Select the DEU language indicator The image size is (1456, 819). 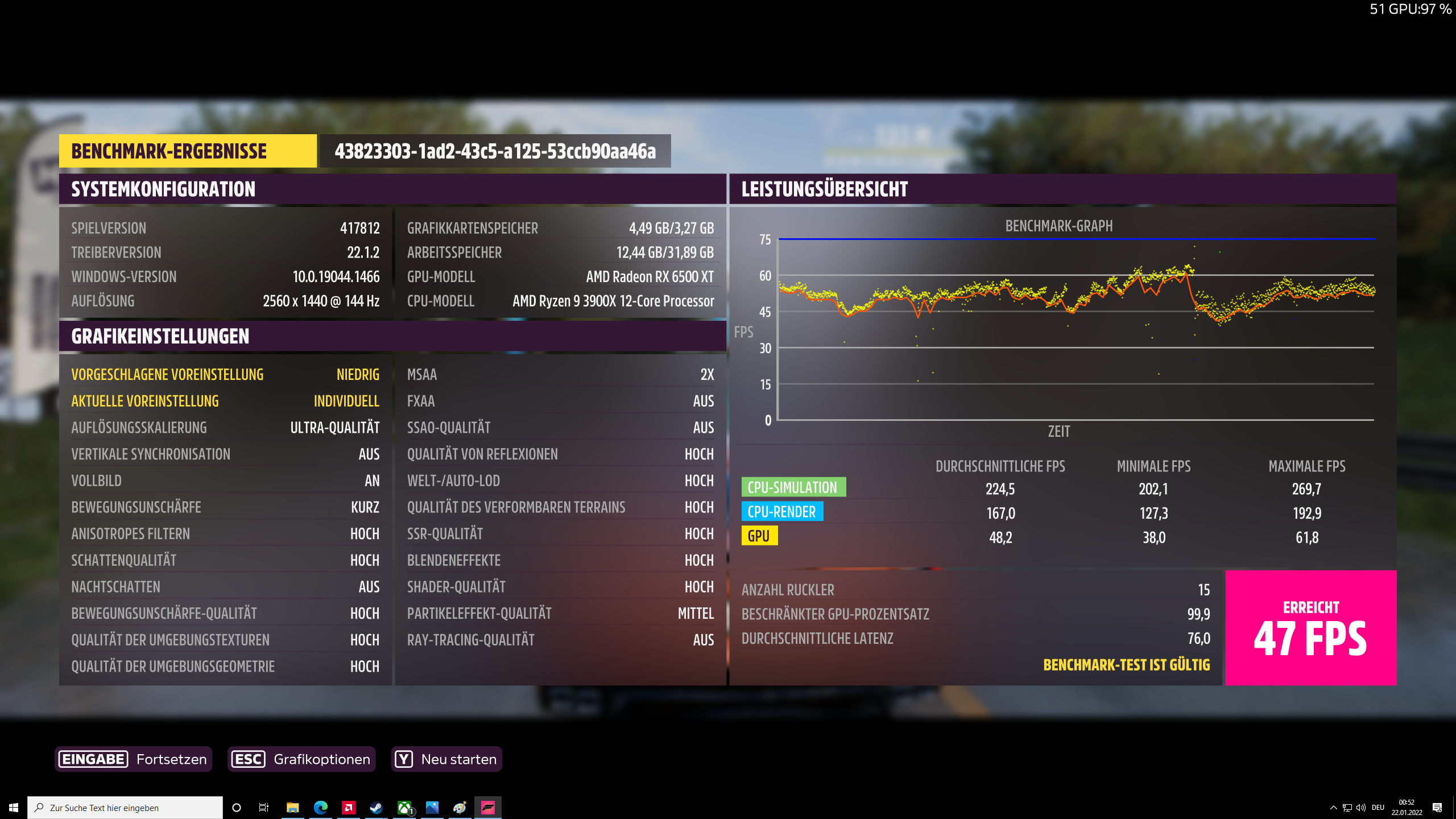click(1378, 808)
